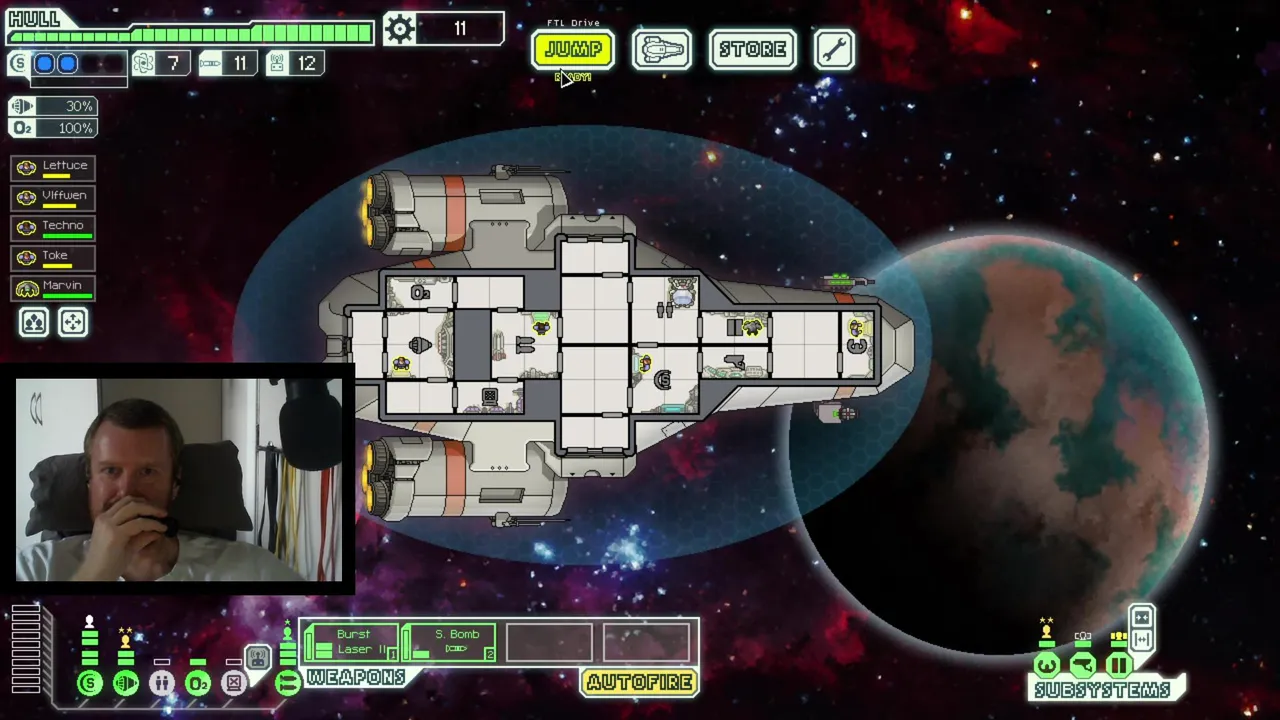This screenshot has width=1280, height=720.
Task: Save current crew station positions
Action: tap(34, 322)
